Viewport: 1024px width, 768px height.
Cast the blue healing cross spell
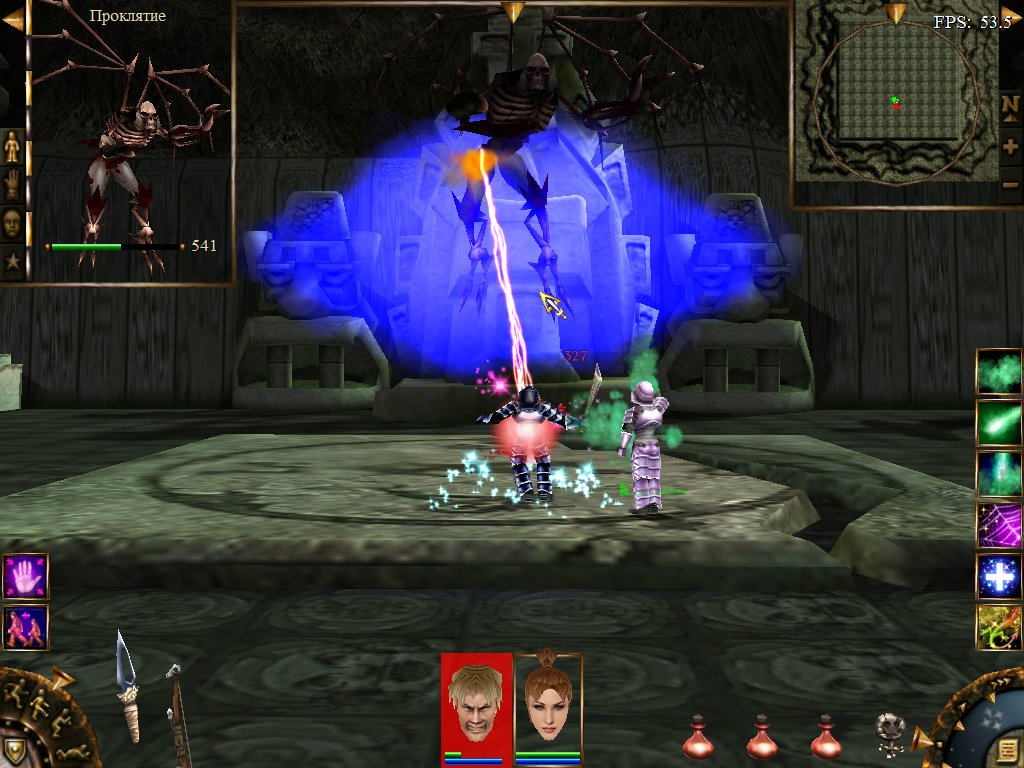[998, 577]
